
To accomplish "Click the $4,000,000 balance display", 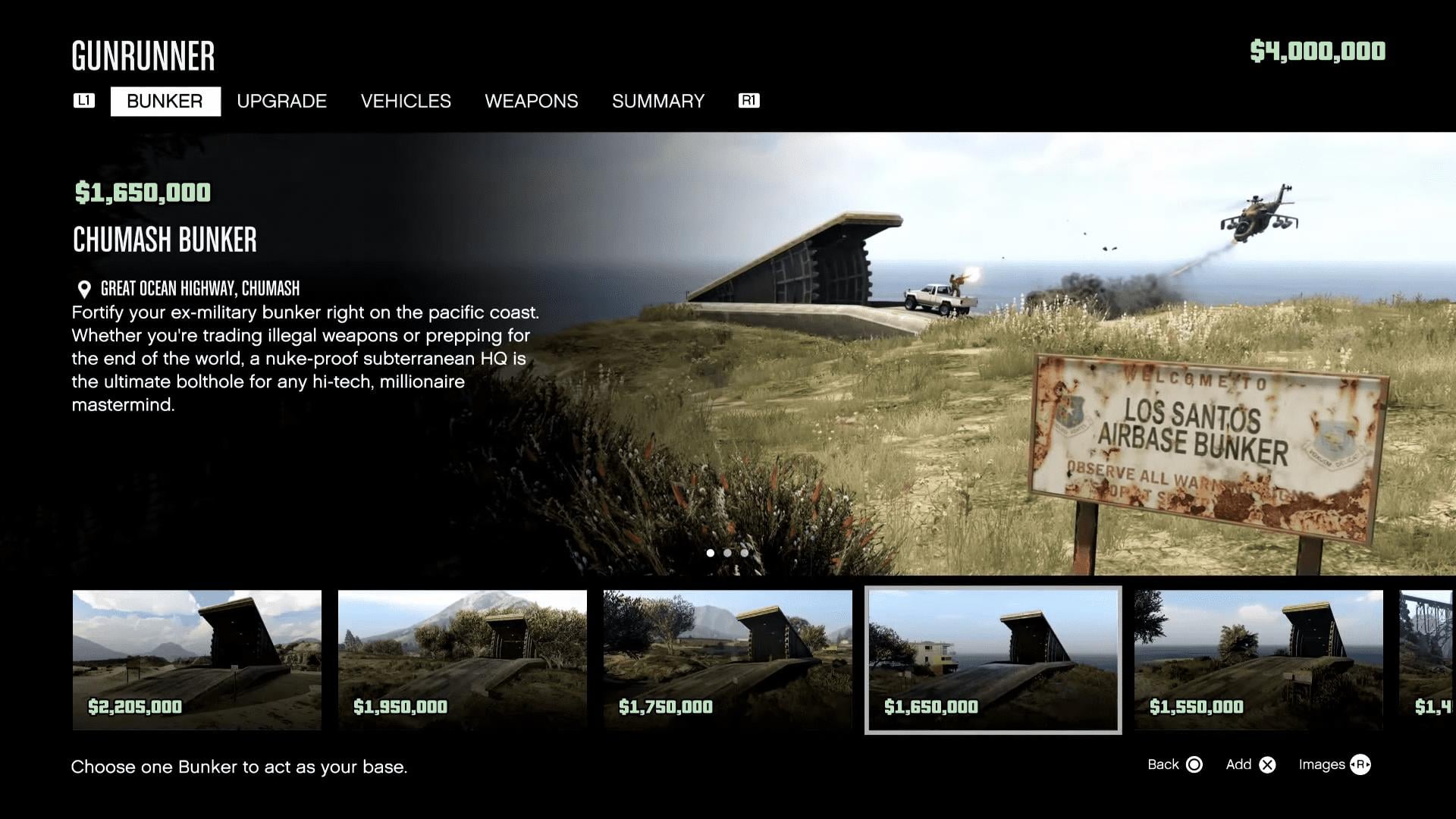I will 1317,53.
